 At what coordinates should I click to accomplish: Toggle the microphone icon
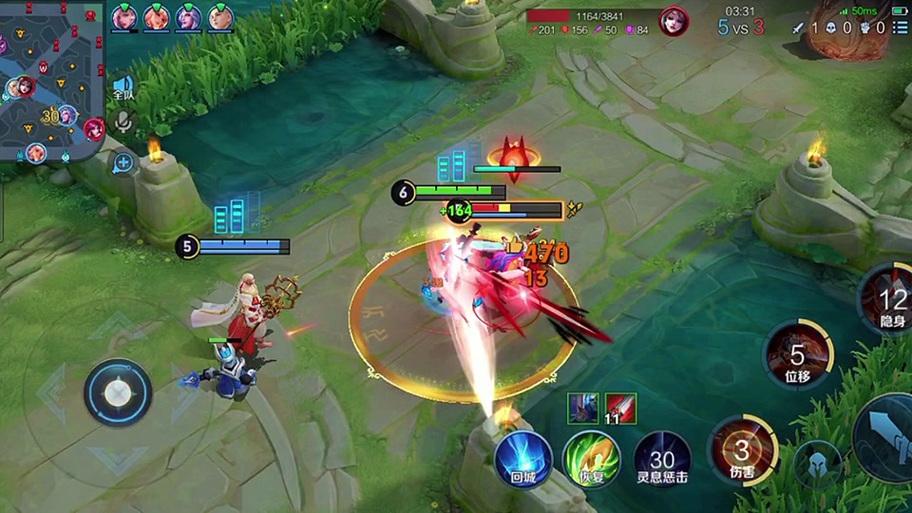(x=123, y=123)
